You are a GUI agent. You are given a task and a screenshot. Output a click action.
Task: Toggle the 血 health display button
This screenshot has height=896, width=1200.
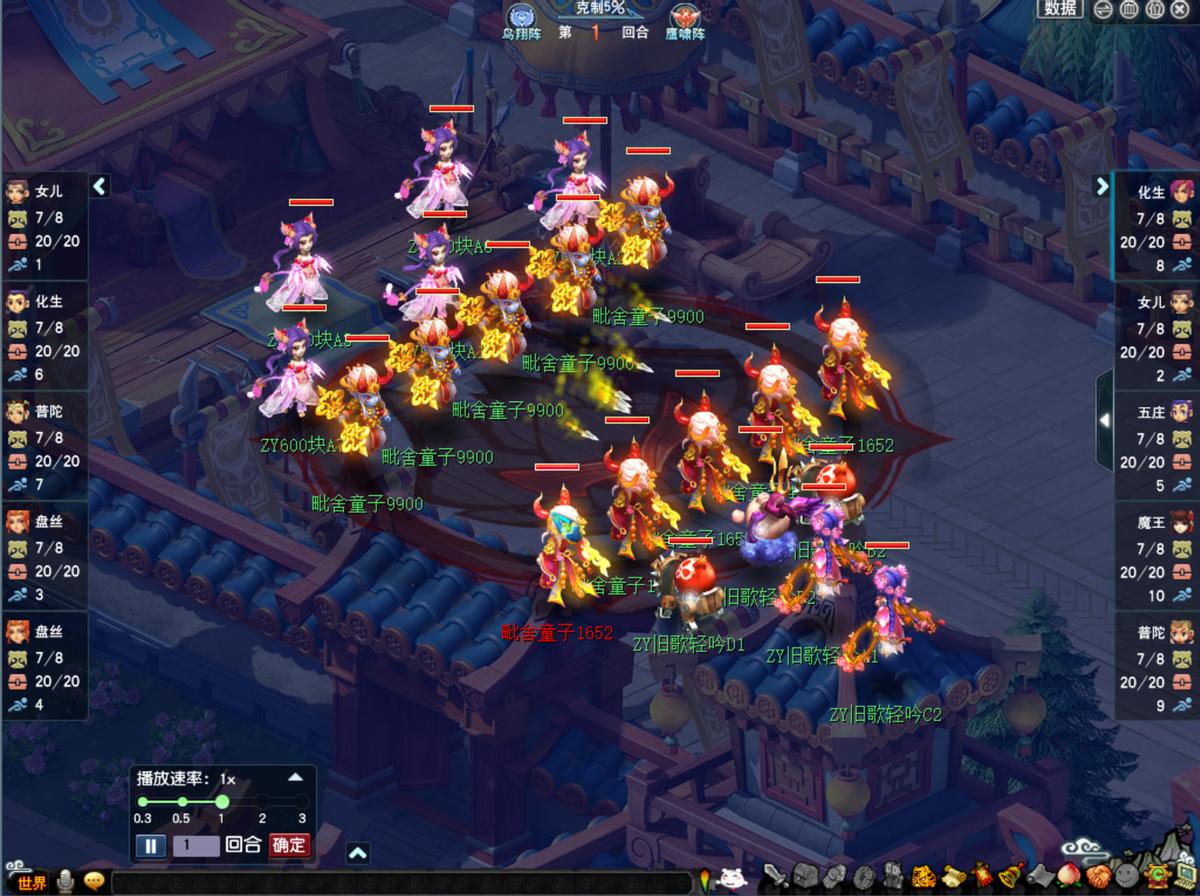pos(1129,10)
